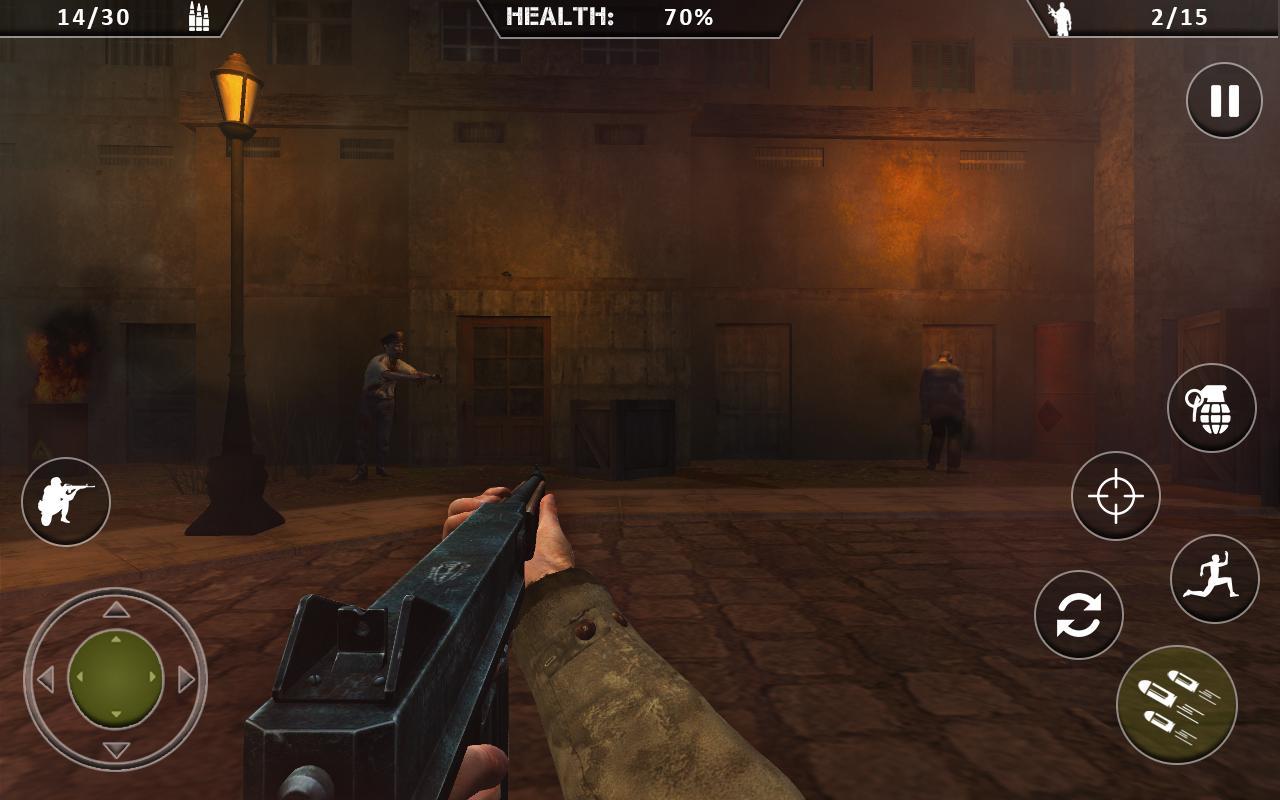
Task: Activate the crosshair aiming icon
Action: [x=1114, y=495]
